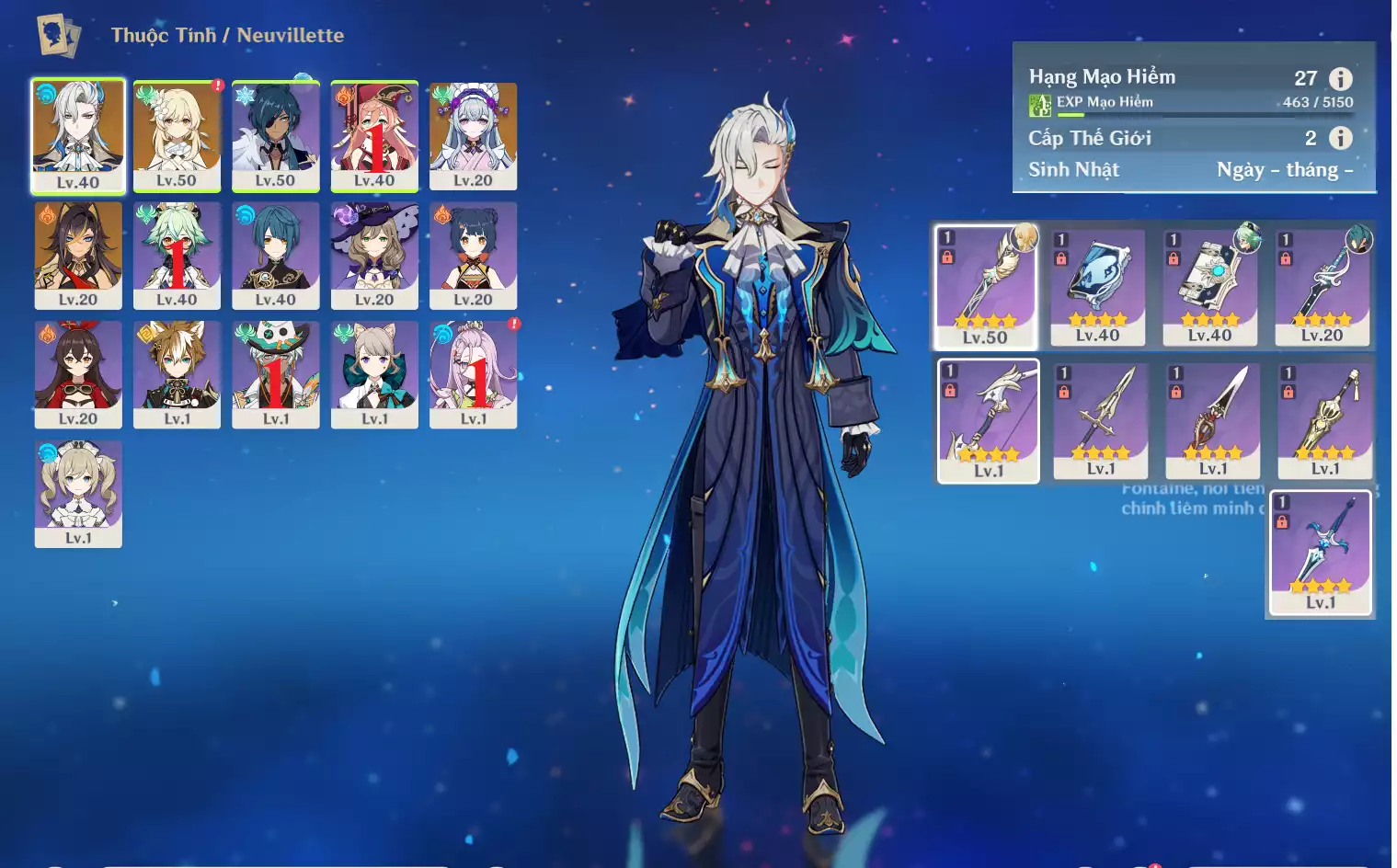Select Dehya's Lv.20 portrait
This screenshot has width=1397, height=868.
click(78, 255)
